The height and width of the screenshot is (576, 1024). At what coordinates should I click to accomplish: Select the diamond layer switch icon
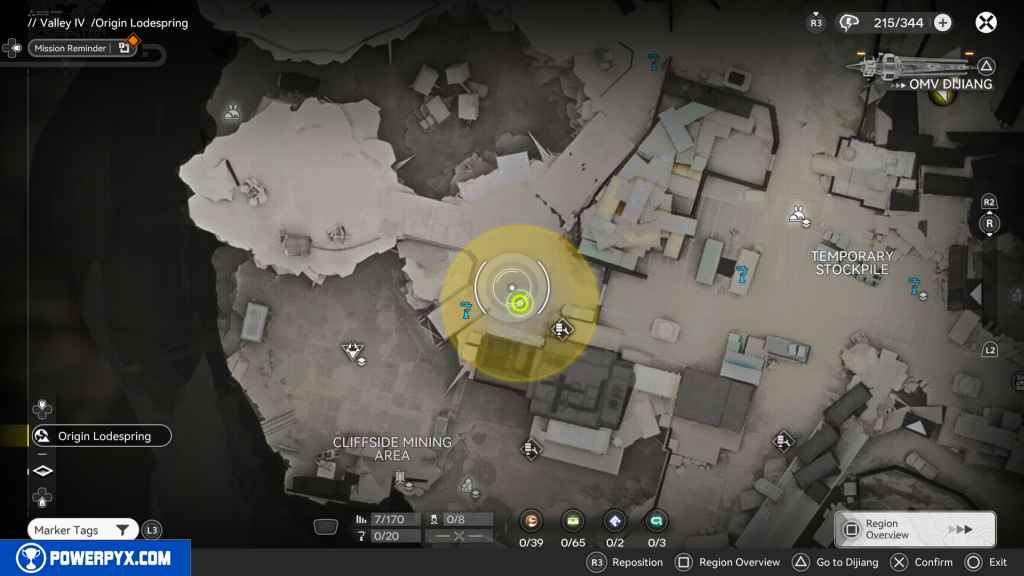pyautogui.click(x=43, y=470)
